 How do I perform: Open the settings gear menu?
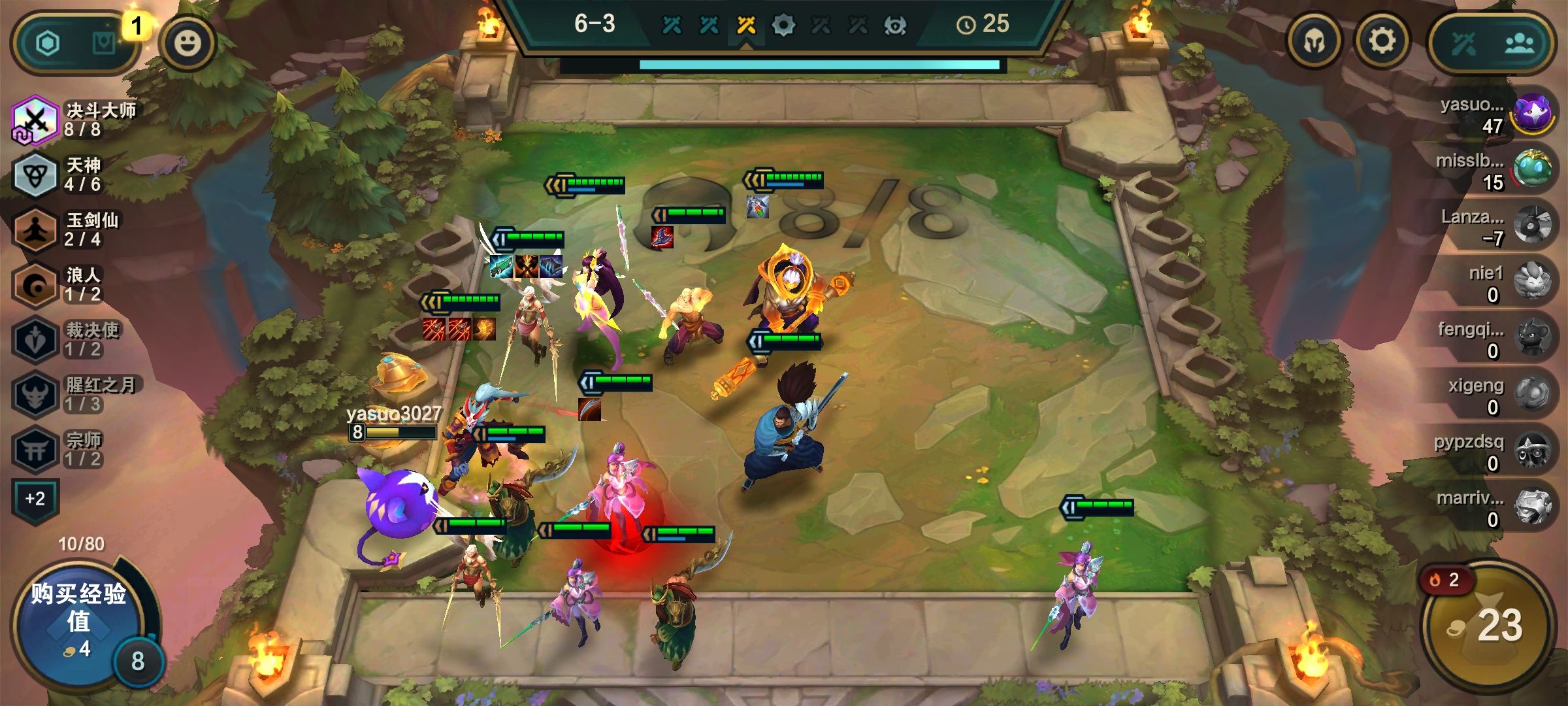tap(1382, 42)
